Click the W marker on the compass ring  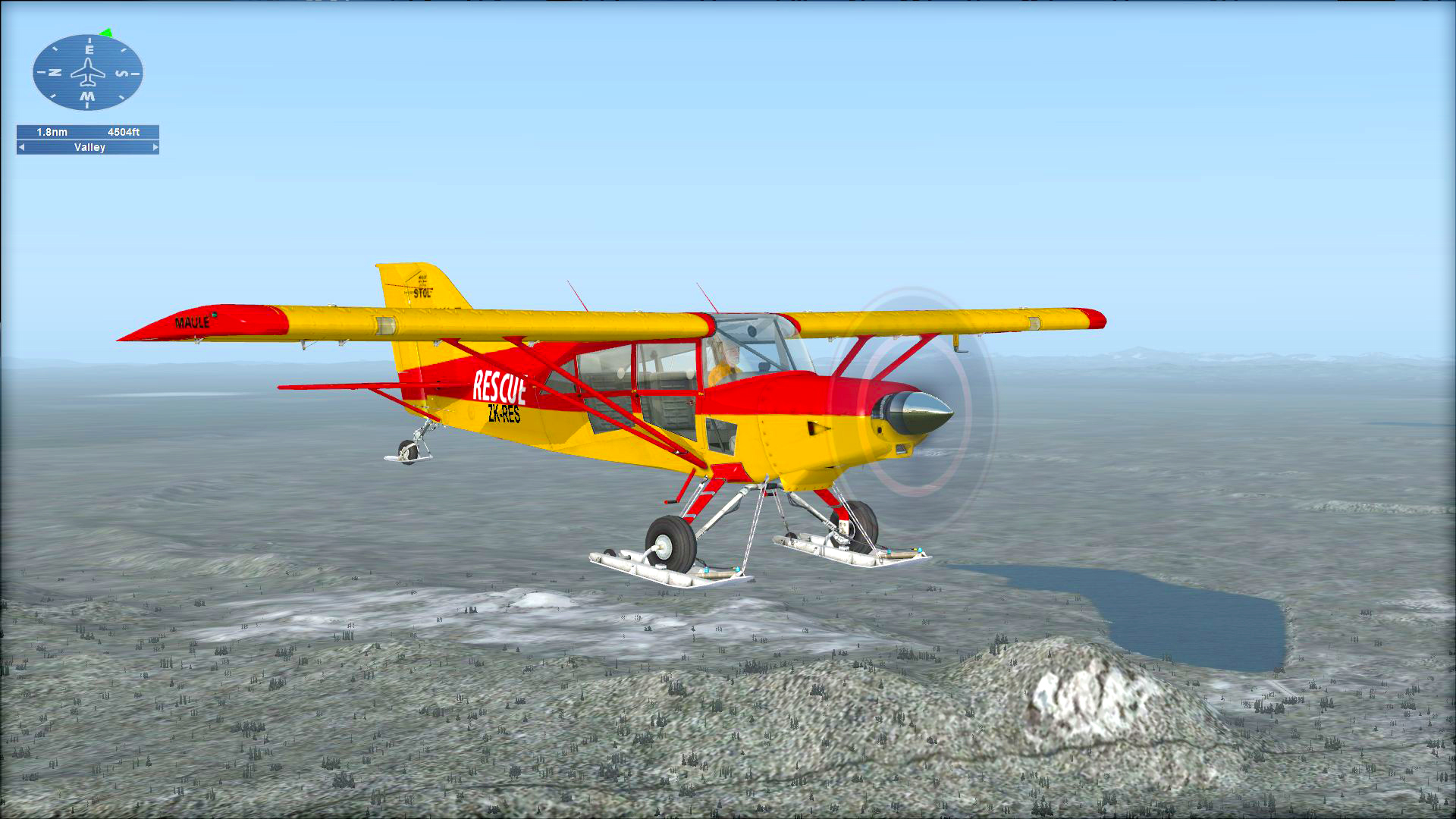(87, 96)
